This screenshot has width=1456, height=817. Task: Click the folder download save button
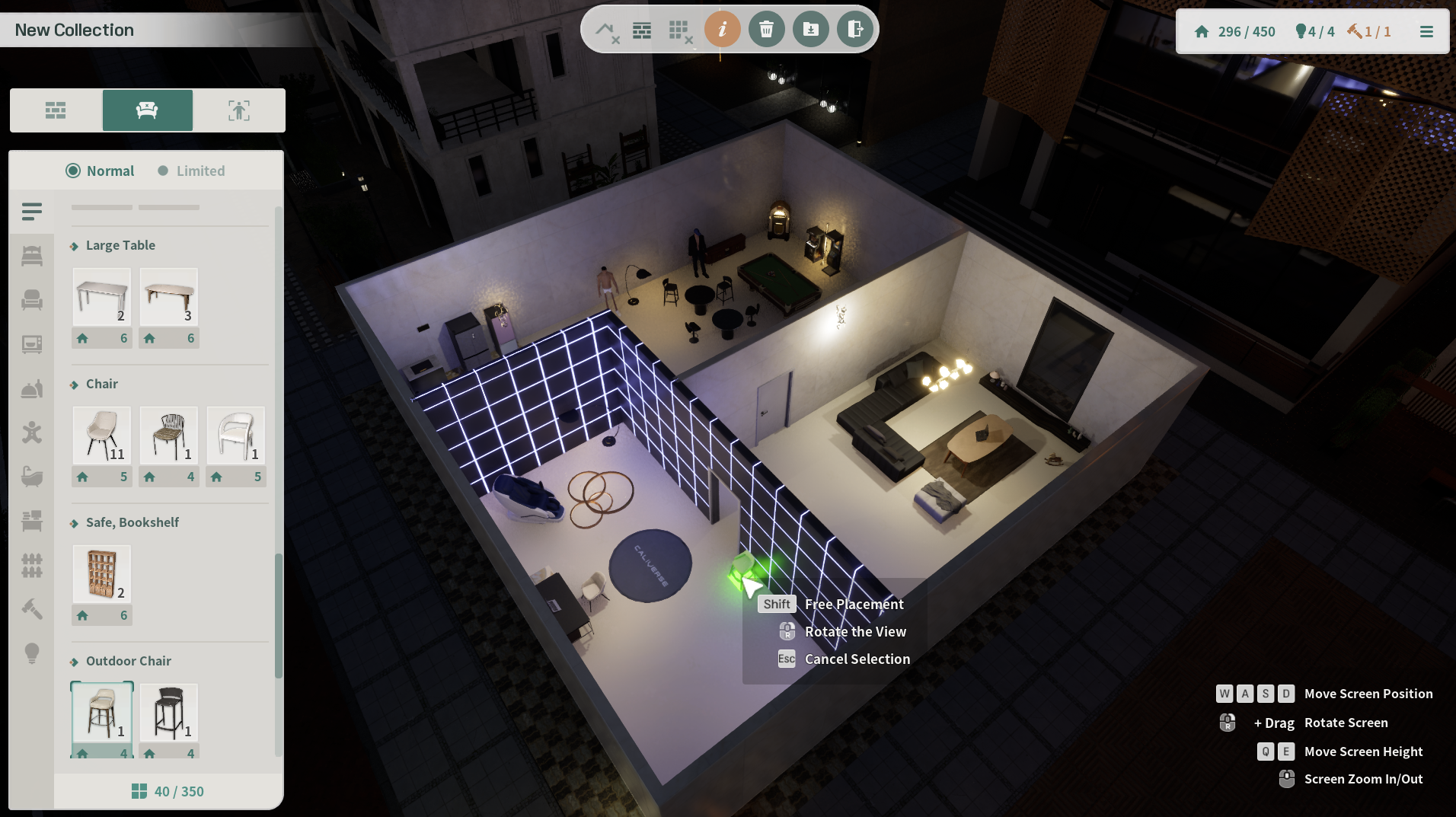tap(810, 30)
